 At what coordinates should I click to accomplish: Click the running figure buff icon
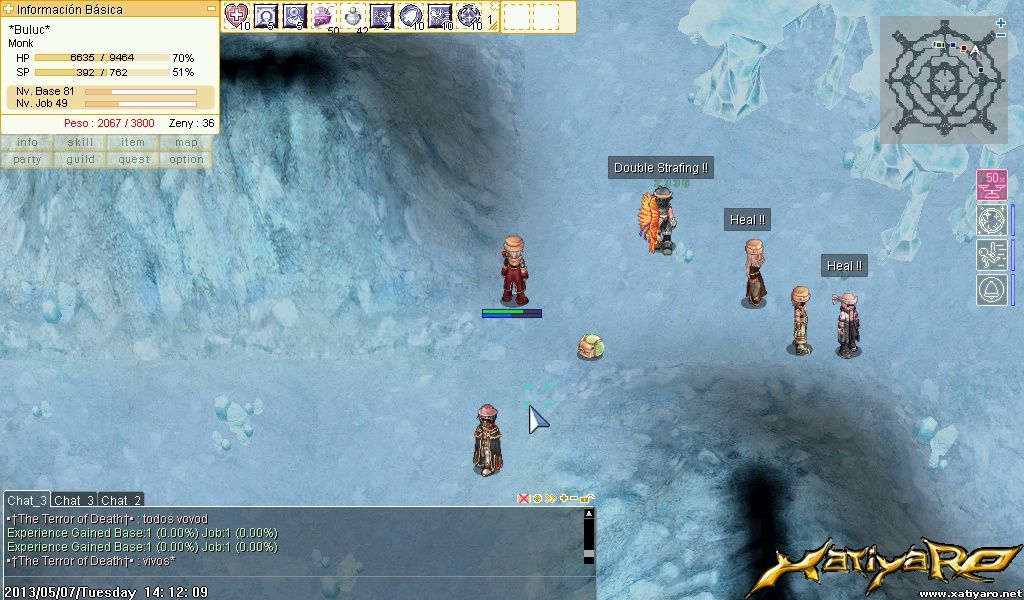pos(991,254)
